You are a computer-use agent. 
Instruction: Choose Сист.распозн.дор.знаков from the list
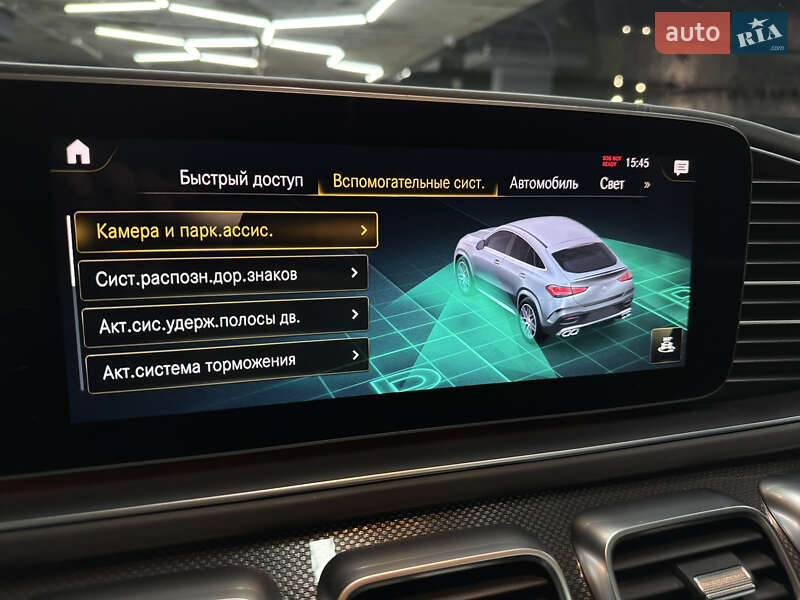(222, 274)
